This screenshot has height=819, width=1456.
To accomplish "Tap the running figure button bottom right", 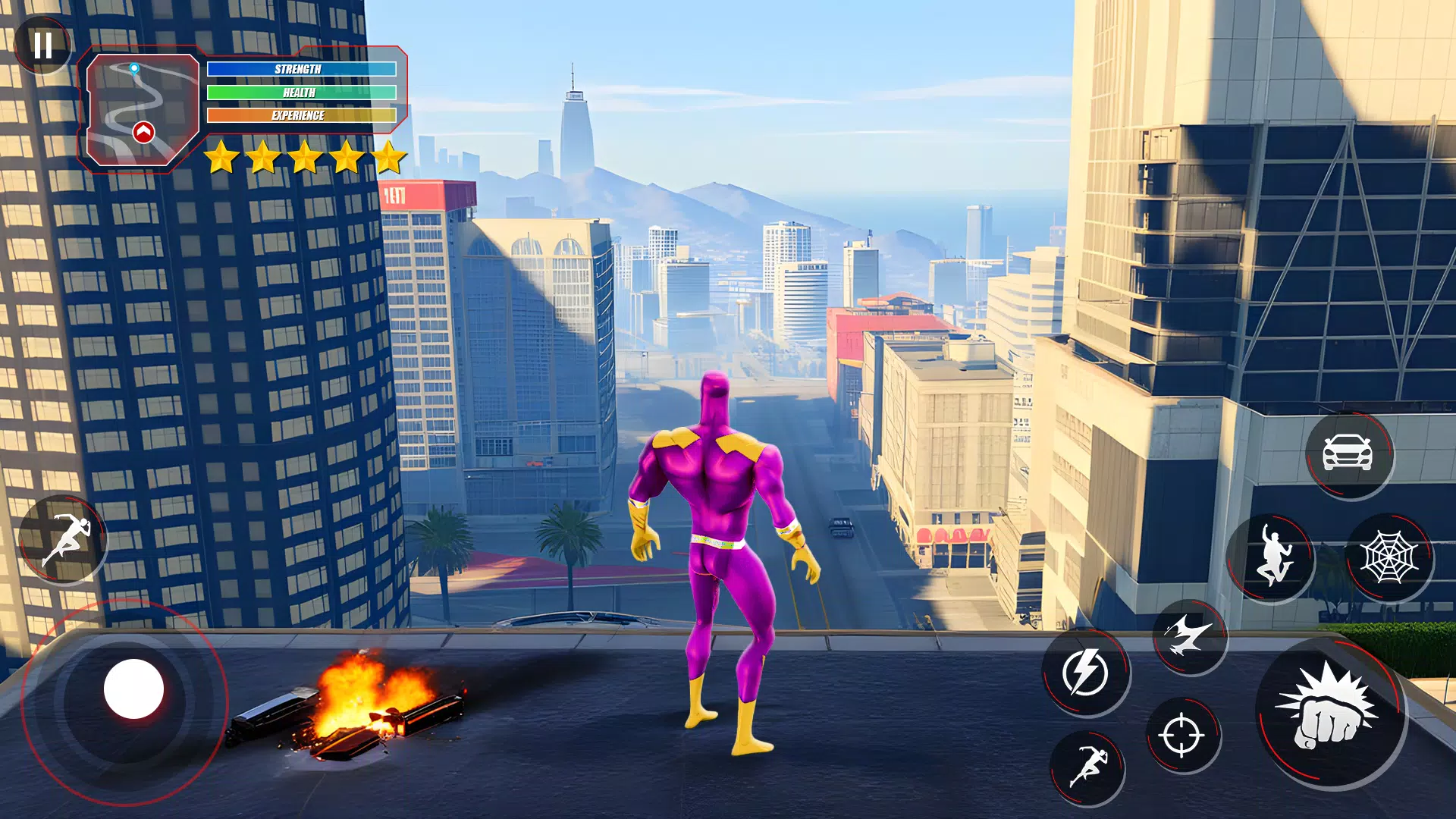I will click(x=1087, y=767).
